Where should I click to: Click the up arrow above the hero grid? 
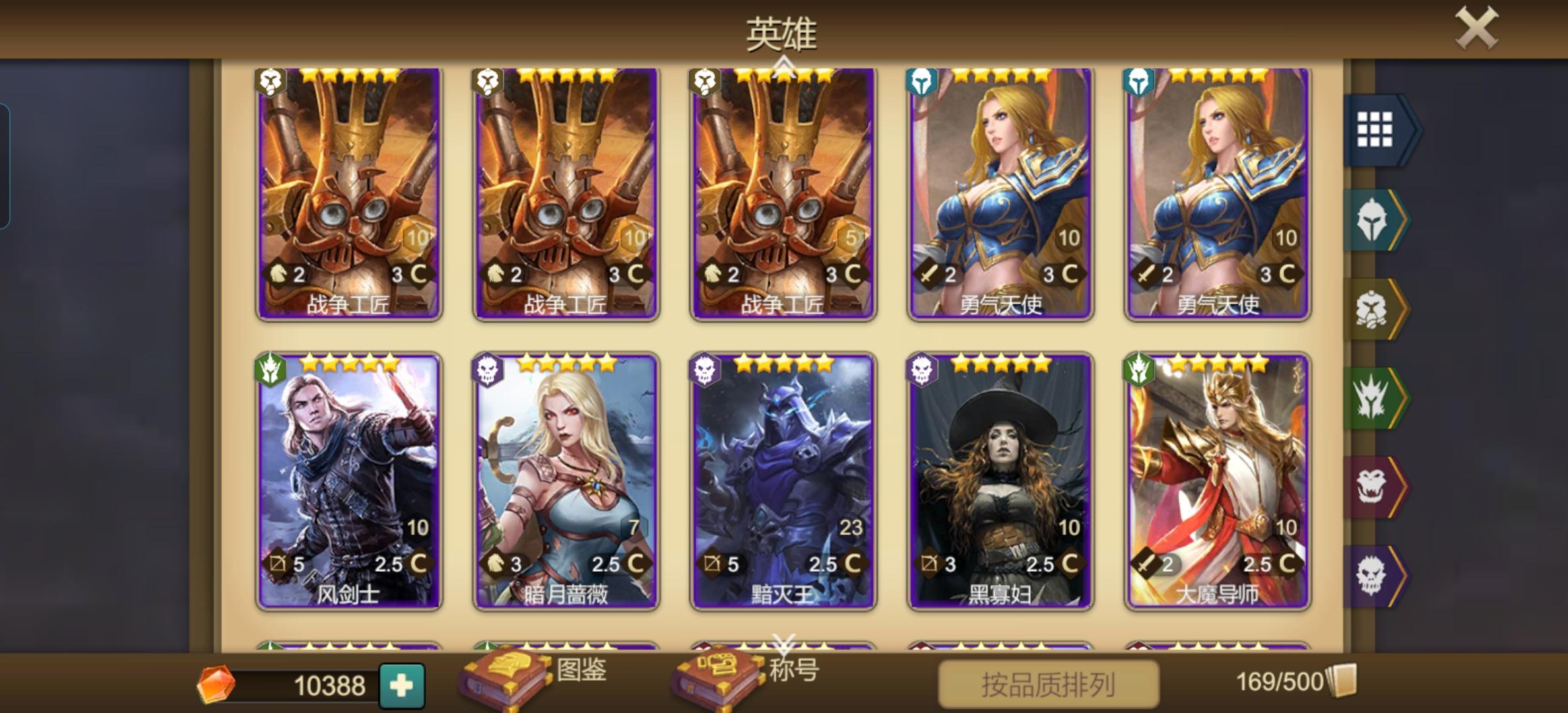click(784, 63)
